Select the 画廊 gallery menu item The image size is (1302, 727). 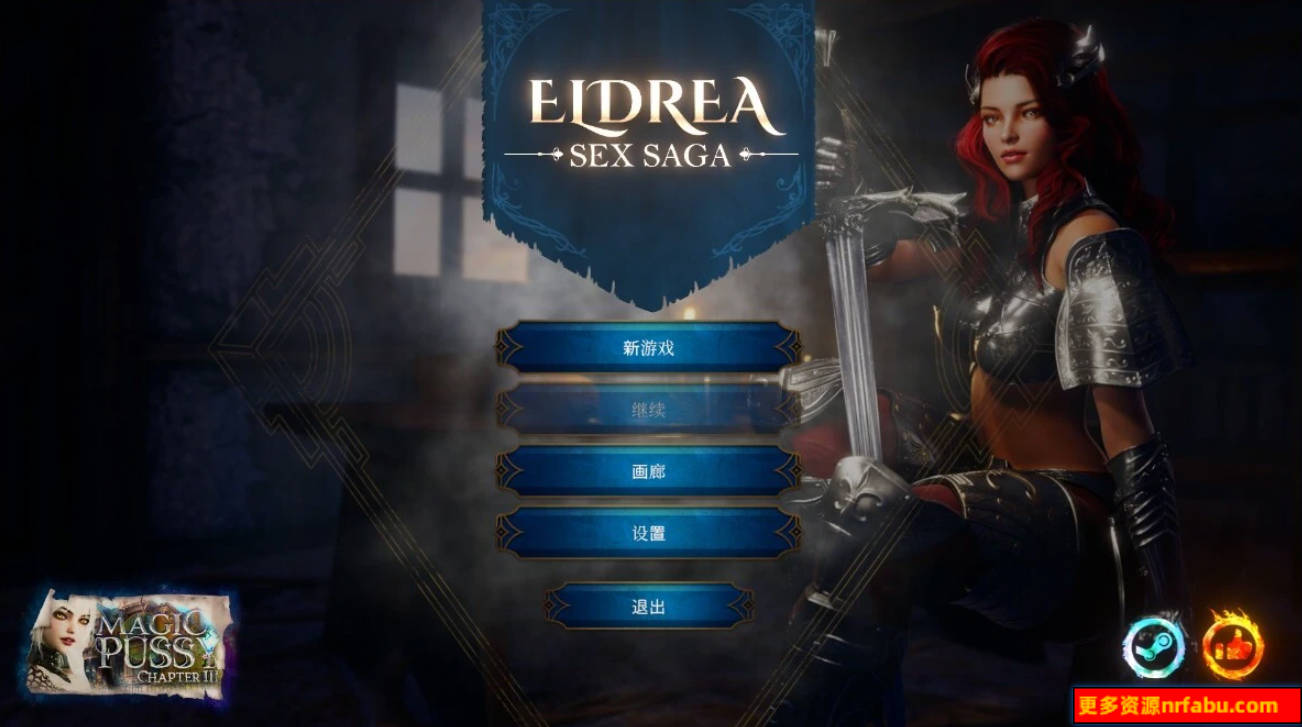coord(650,470)
